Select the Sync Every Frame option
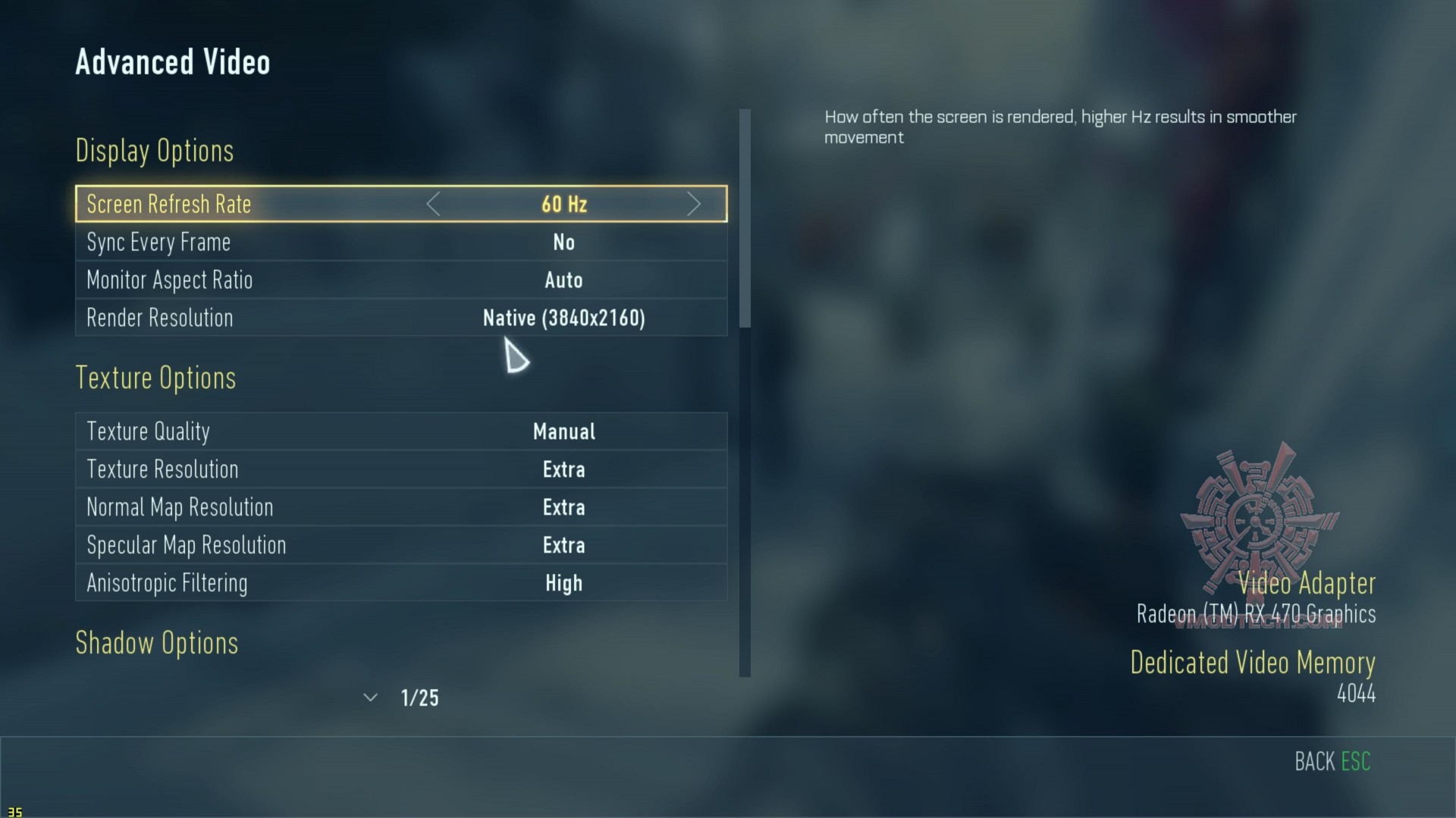Image resolution: width=1456 pixels, height=818 pixels. 400,243
